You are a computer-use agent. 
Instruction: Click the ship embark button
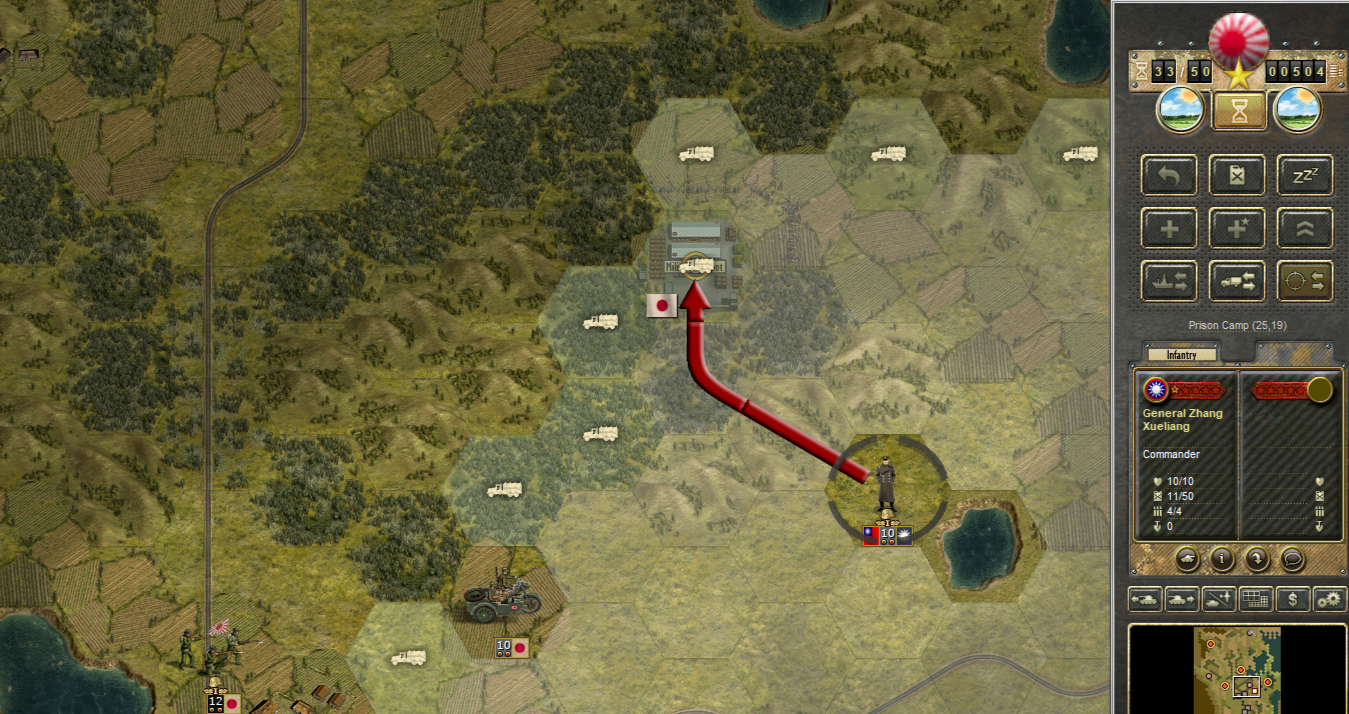pyautogui.click(x=1168, y=281)
